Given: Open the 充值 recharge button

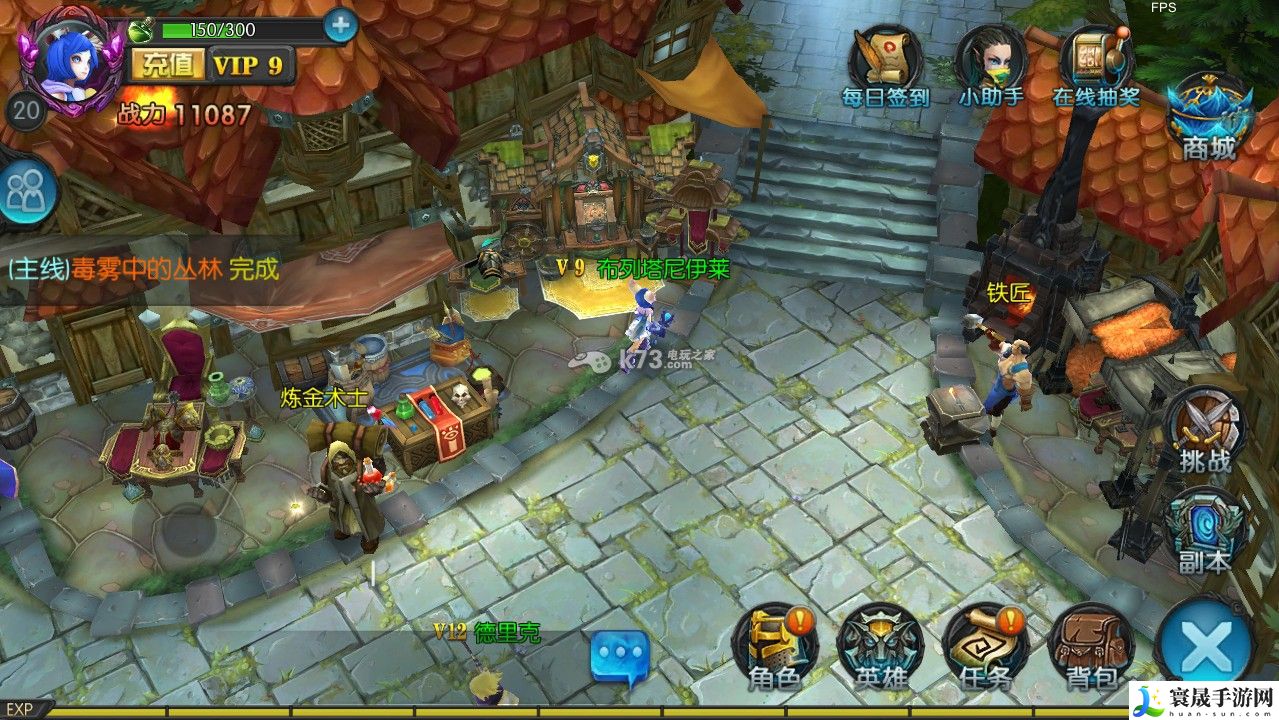Looking at the screenshot, I should [168, 66].
